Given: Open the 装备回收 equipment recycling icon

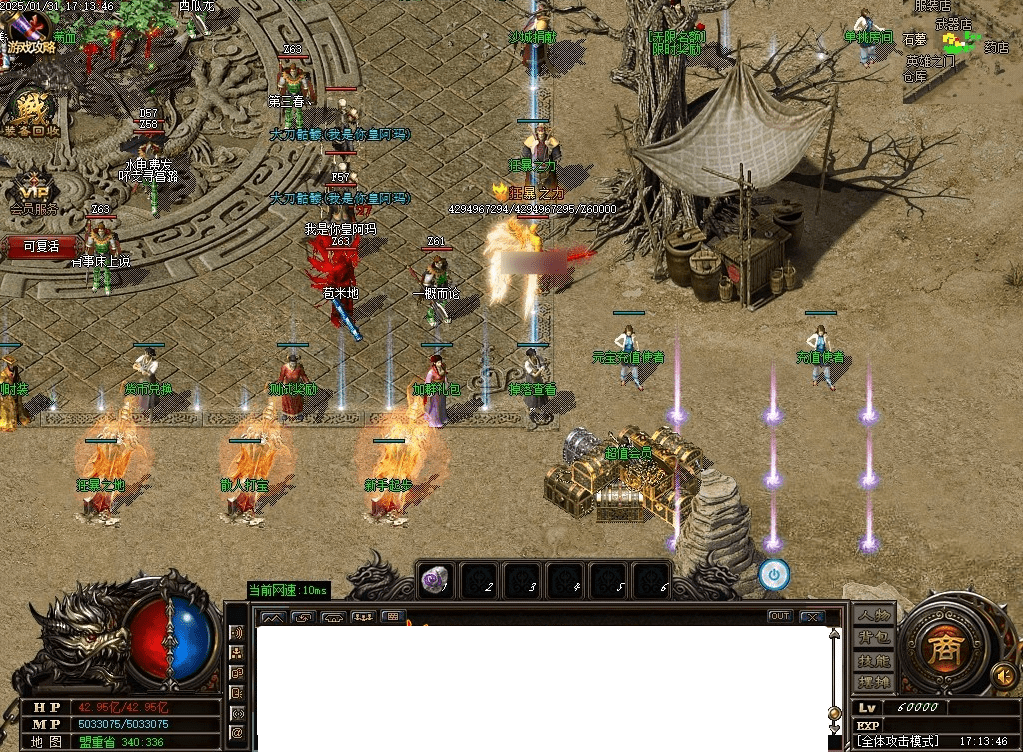Looking at the screenshot, I should click(30, 112).
